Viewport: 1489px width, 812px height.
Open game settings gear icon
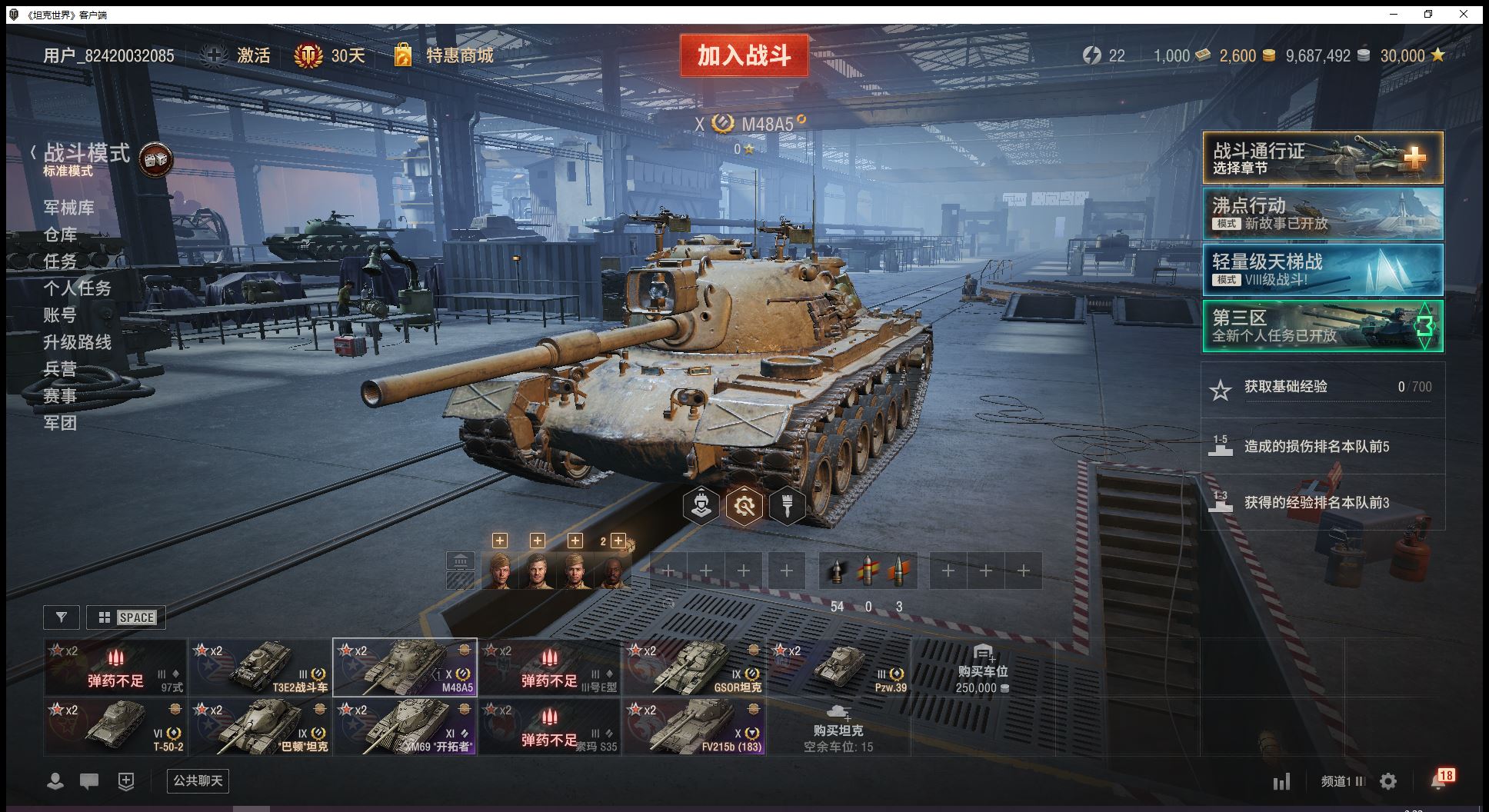(x=1388, y=782)
